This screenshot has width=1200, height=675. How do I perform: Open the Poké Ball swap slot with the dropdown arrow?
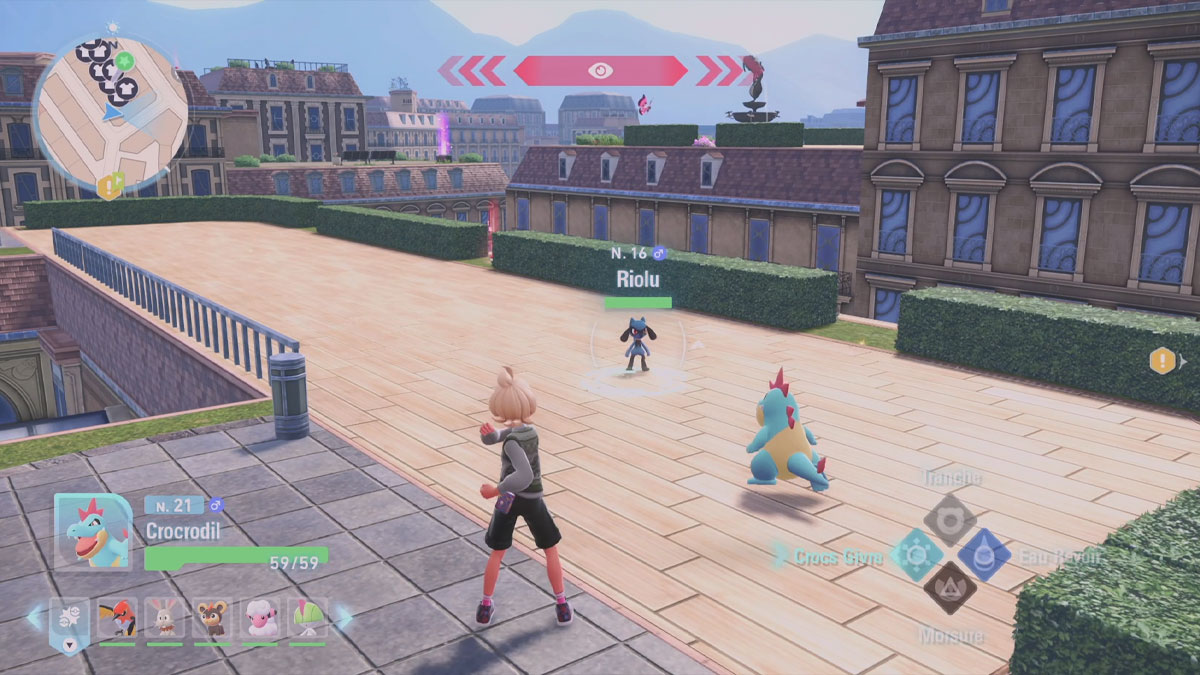[70, 620]
